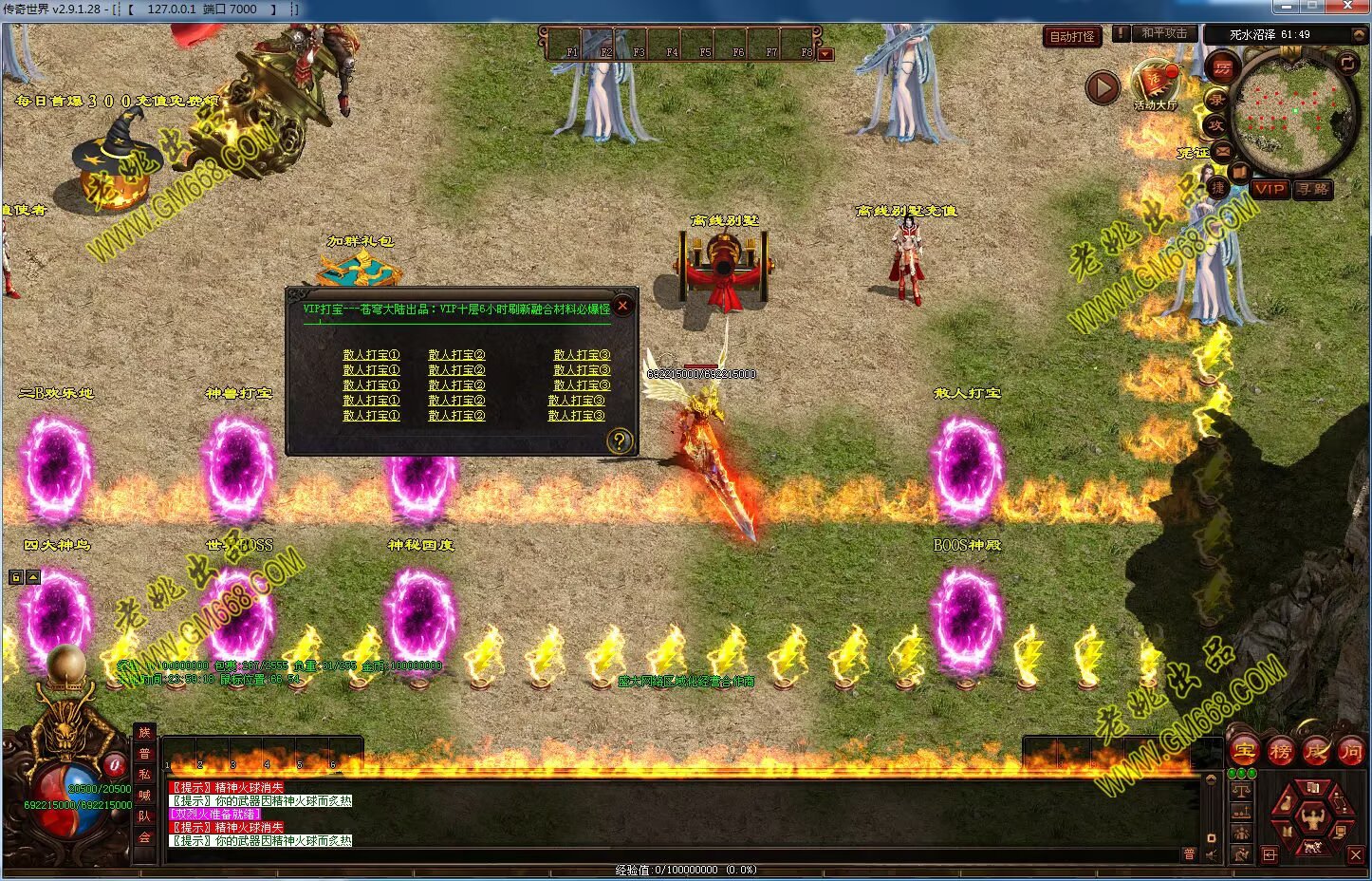Open the balance scales trade icon
The width and height of the screenshot is (1372, 881).
[1241, 790]
